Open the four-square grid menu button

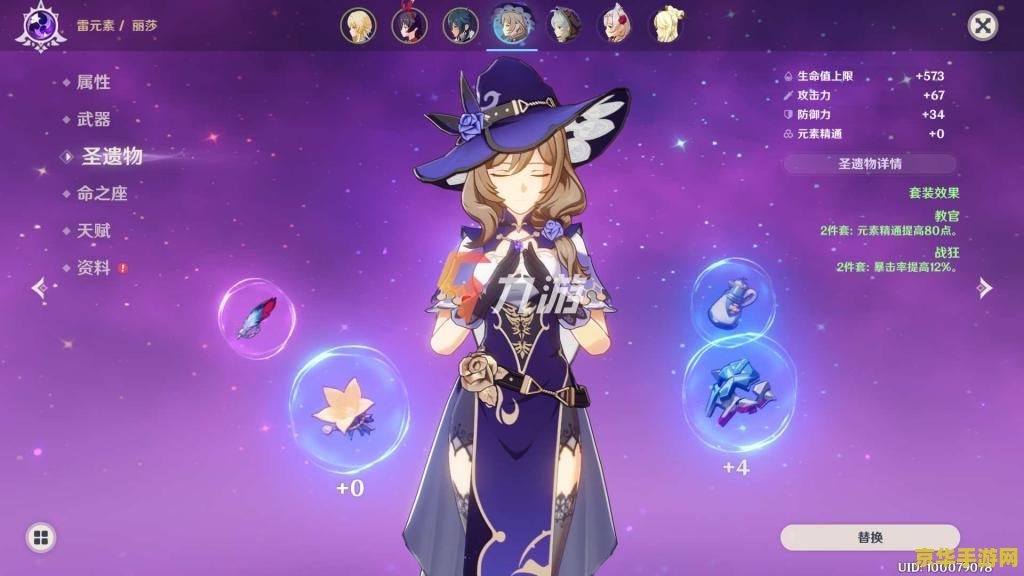(x=40, y=538)
